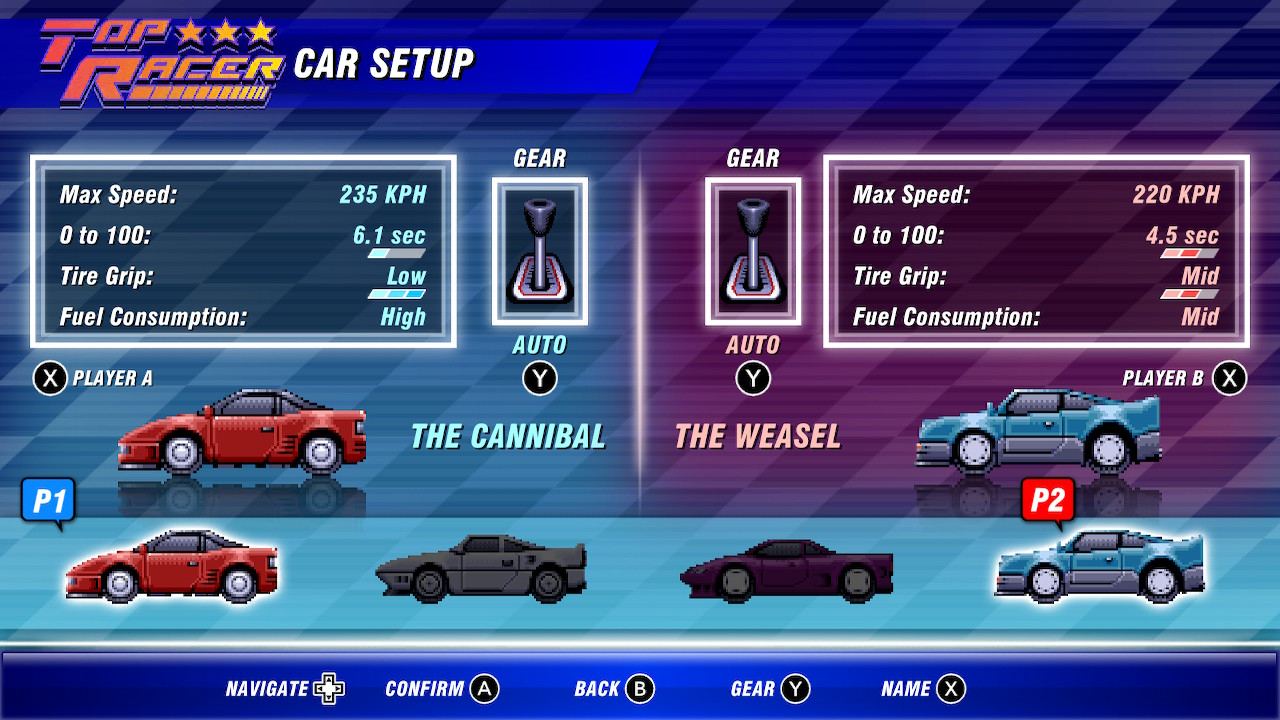Click the Y button icon under Player B's gear
Screen dimensions: 1280x720
pyautogui.click(x=753, y=378)
